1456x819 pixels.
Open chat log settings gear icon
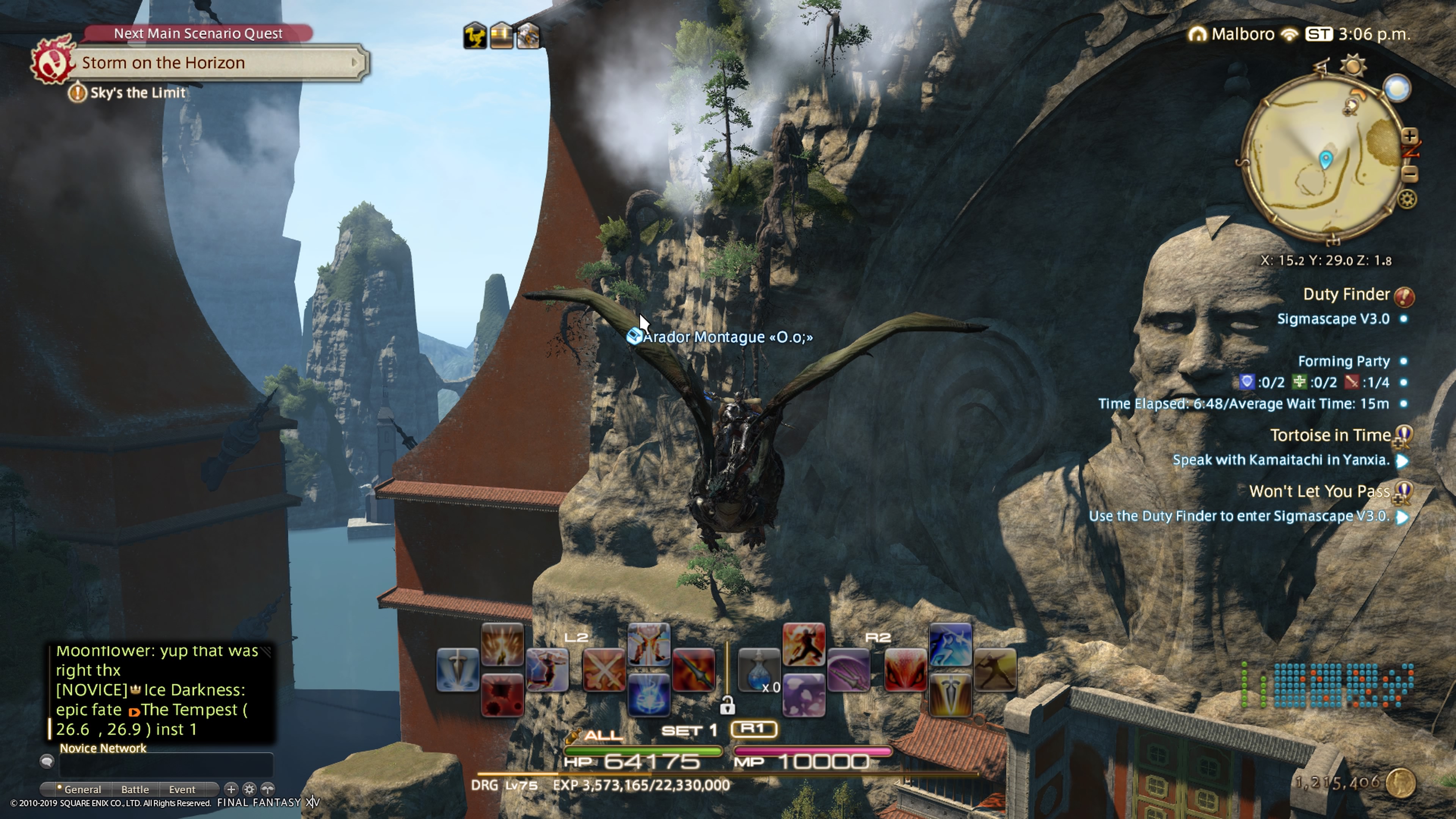[x=249, y=789]
